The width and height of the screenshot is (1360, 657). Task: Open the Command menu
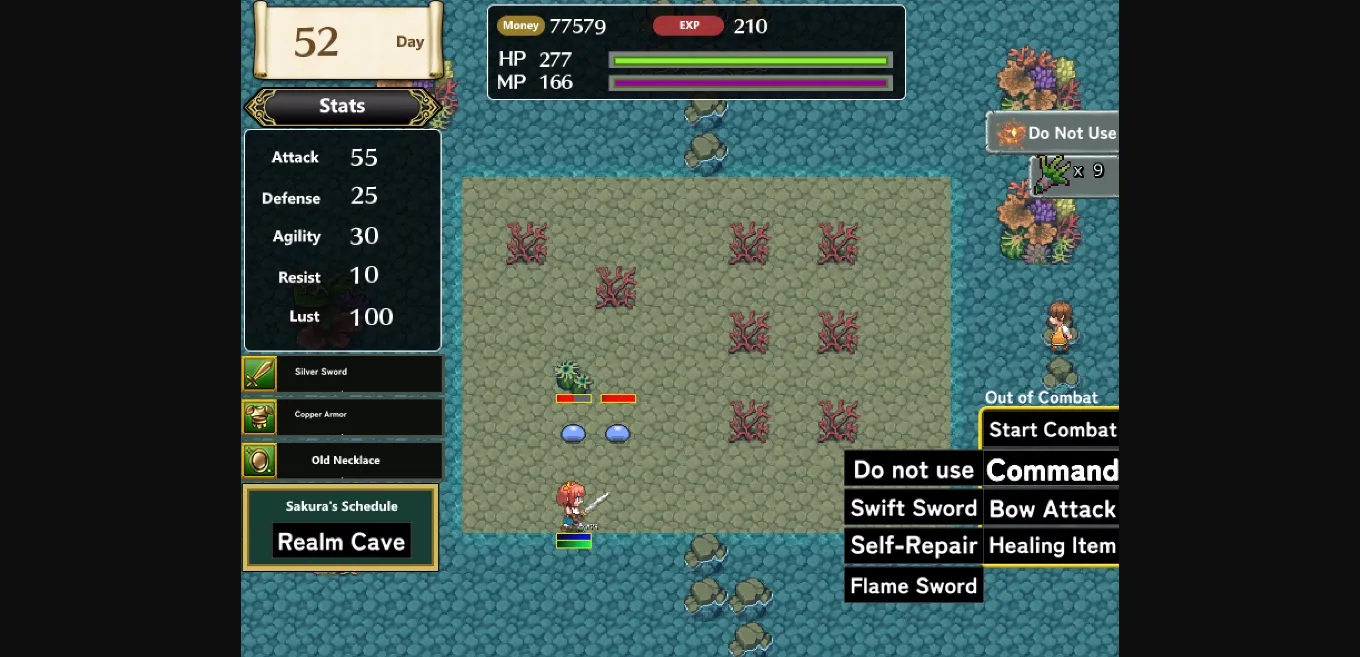(1051, 471)
